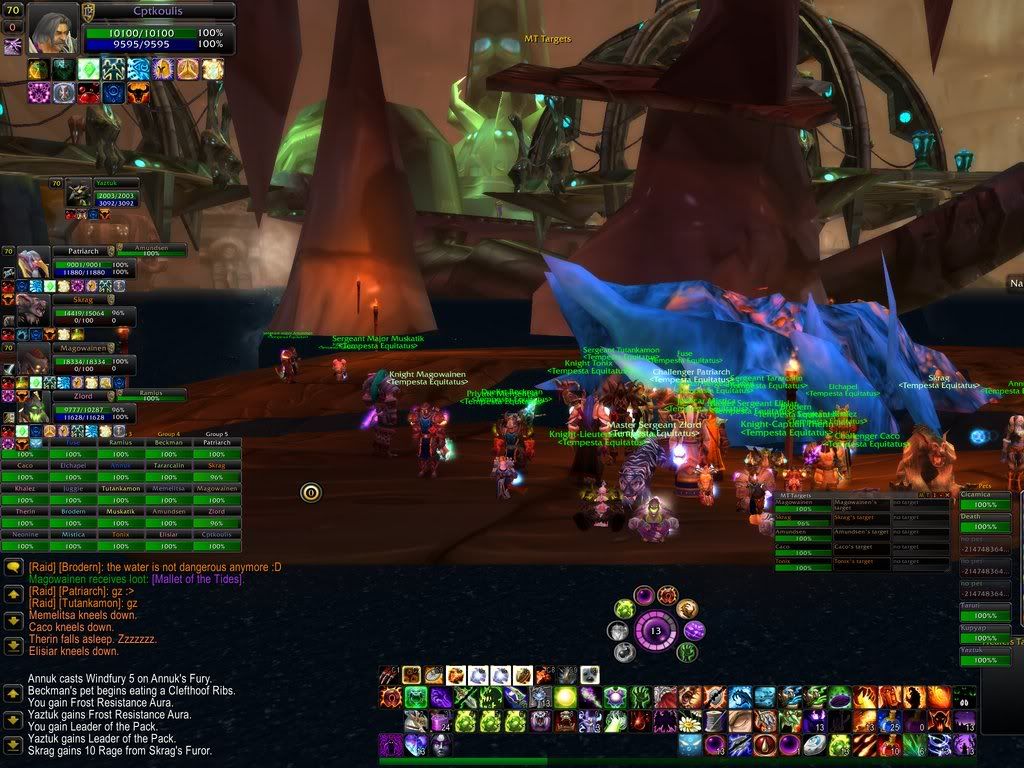Target party member Skrag's portrait

(x=33, y=310)
